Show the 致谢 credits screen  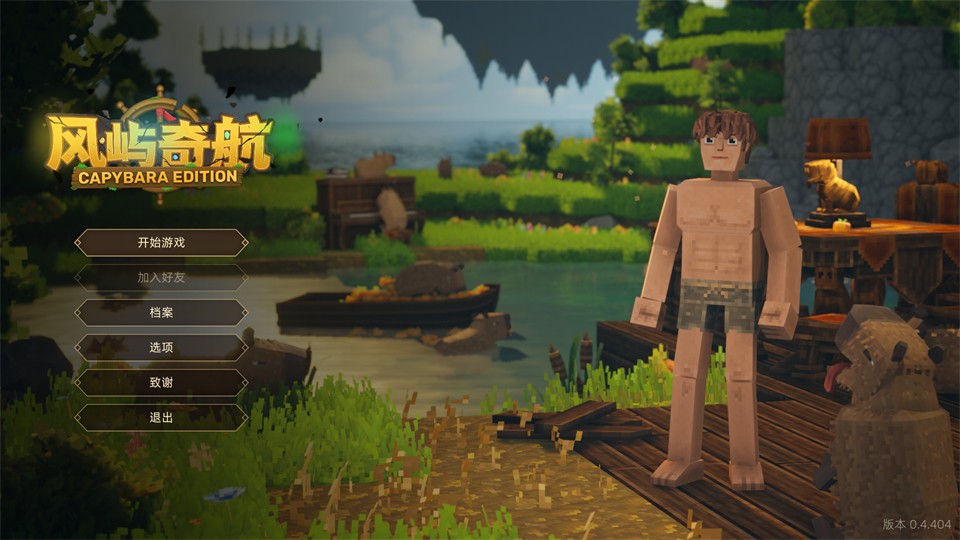(161, 383)
